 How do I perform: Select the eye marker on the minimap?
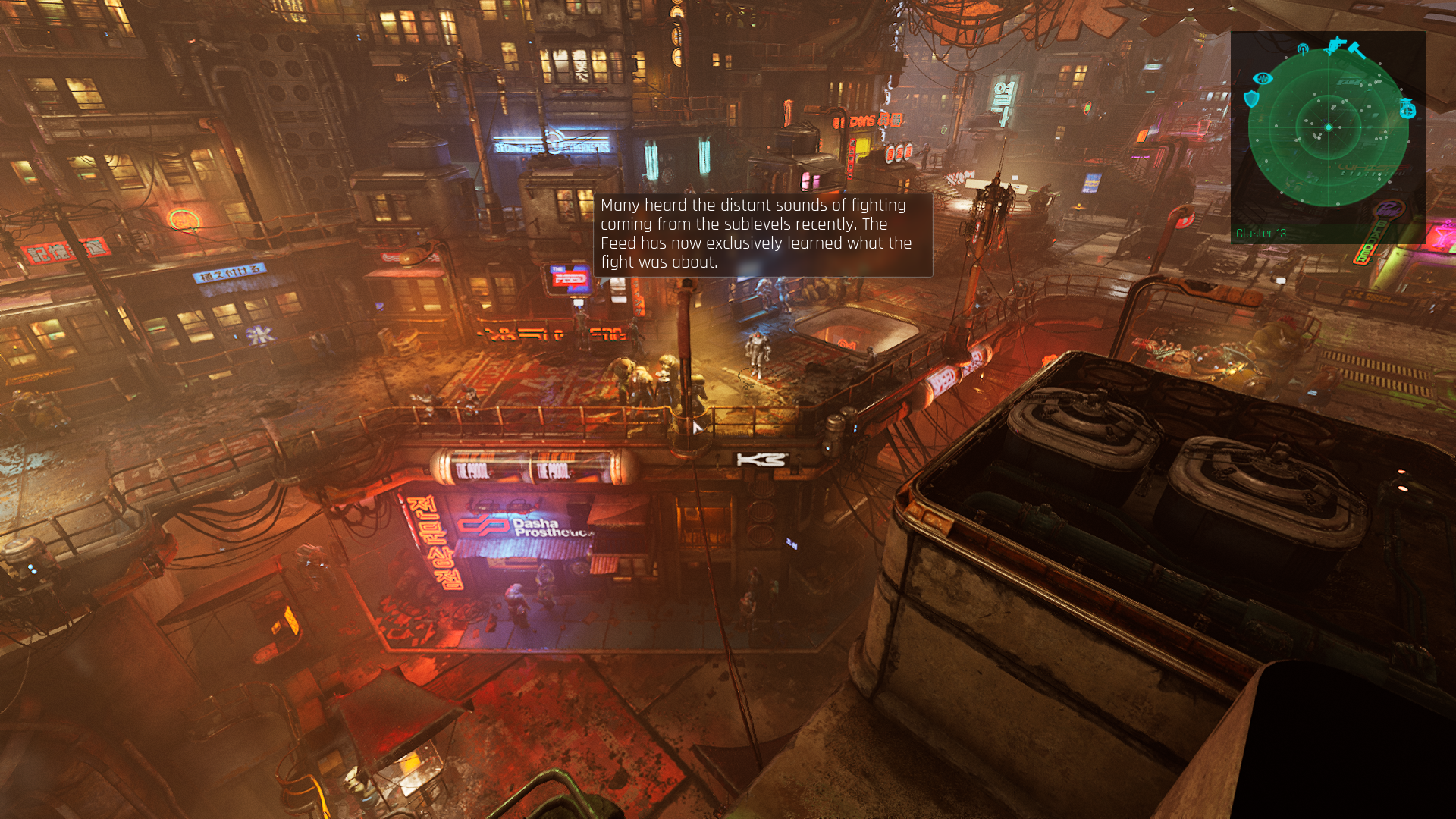click(1263, 78)
